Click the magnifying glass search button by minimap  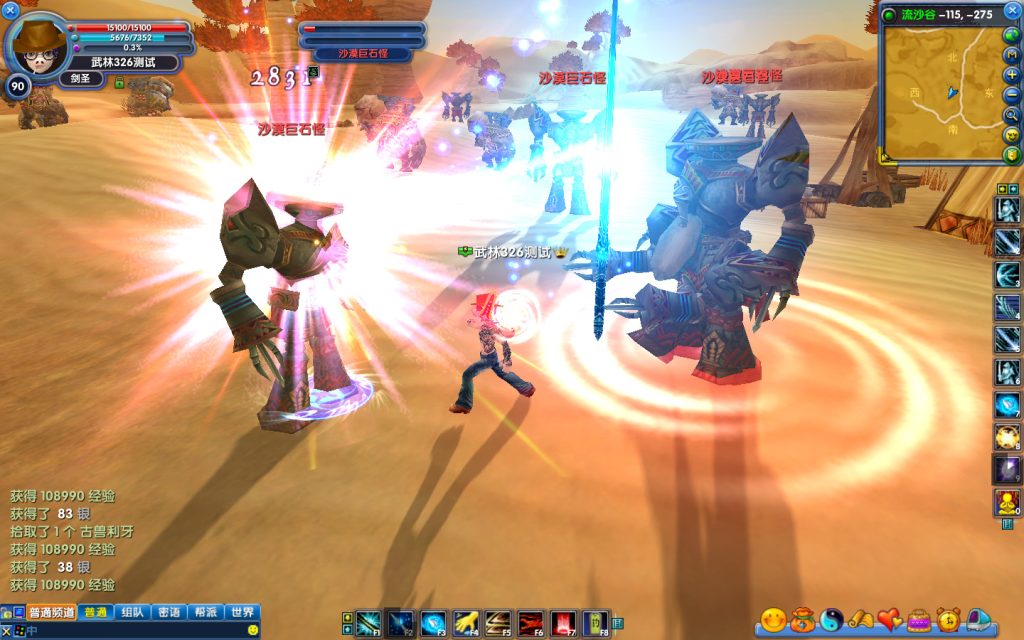tap(1012, 115)
